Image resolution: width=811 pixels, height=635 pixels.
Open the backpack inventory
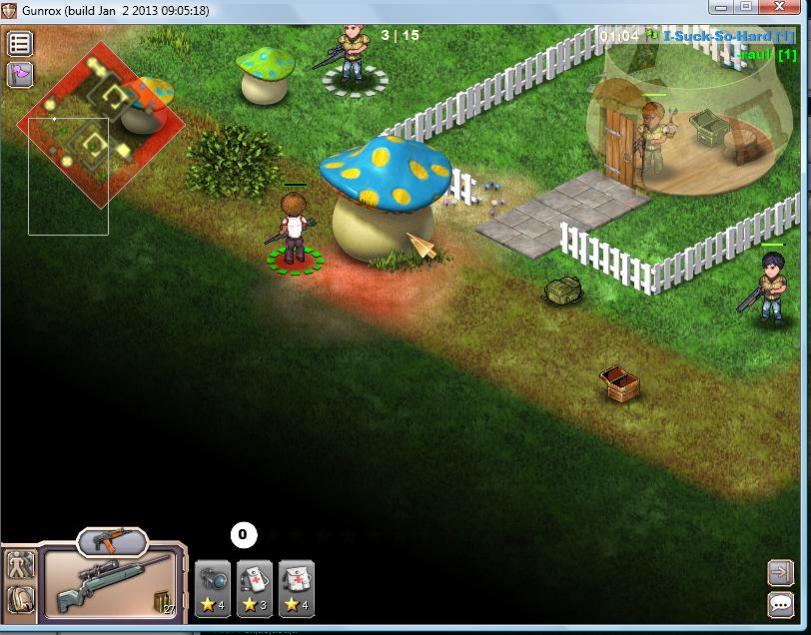[20, 599]
